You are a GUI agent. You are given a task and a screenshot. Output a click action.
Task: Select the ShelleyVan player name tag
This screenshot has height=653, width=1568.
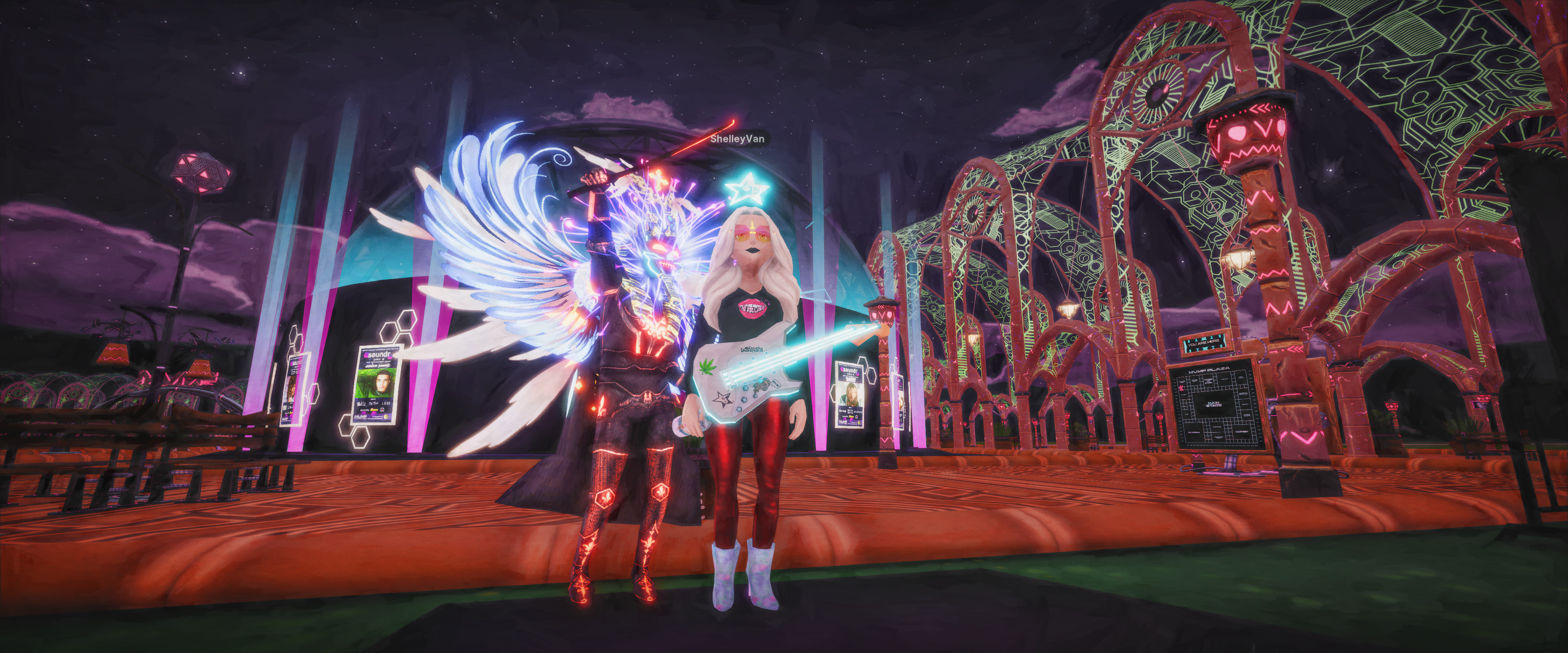(x=737, y=139)
